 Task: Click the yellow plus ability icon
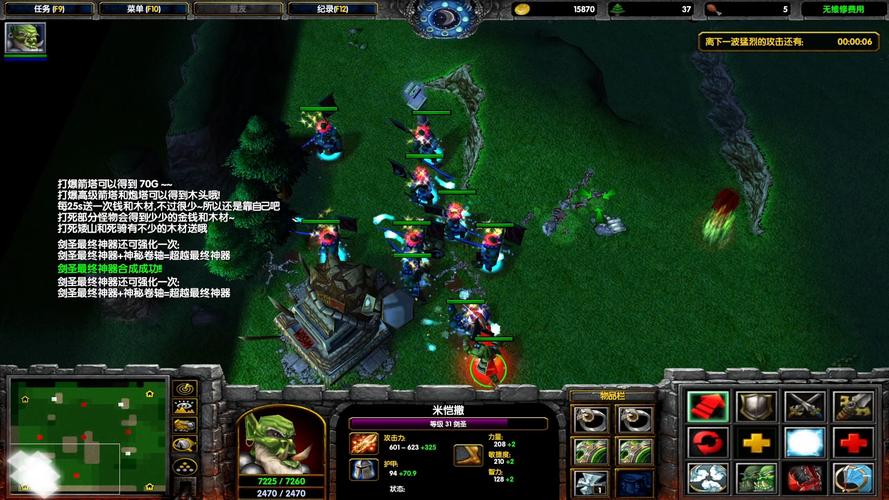coord(754,441)
